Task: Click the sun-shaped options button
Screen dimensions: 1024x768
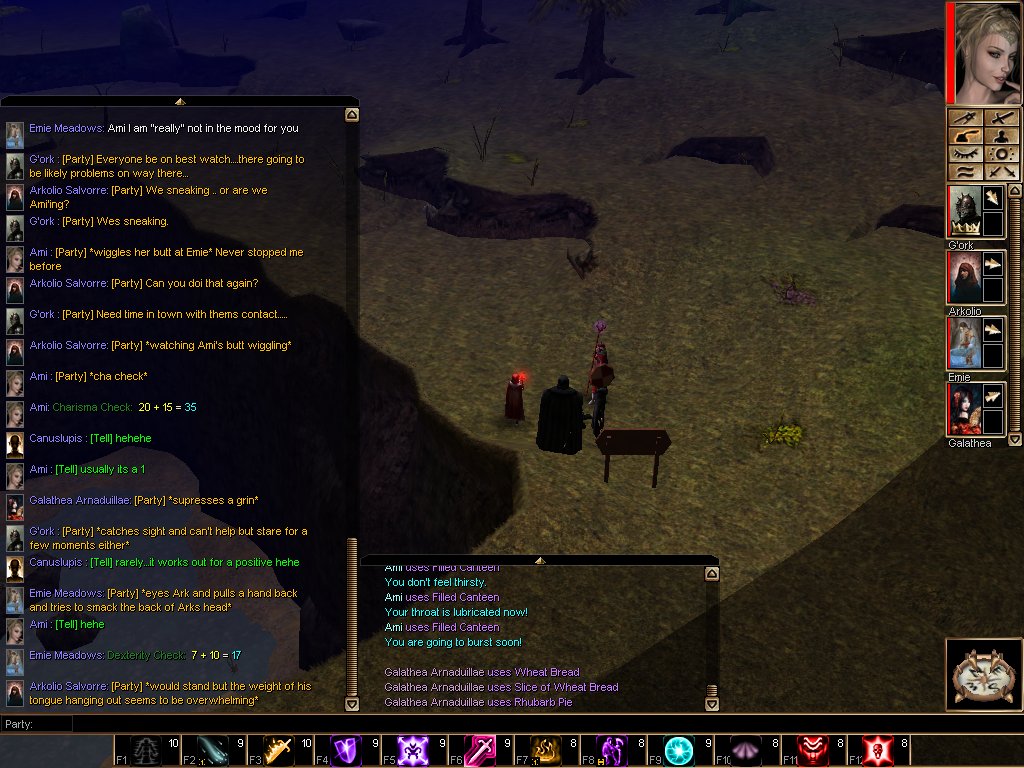Action: 1002,154
